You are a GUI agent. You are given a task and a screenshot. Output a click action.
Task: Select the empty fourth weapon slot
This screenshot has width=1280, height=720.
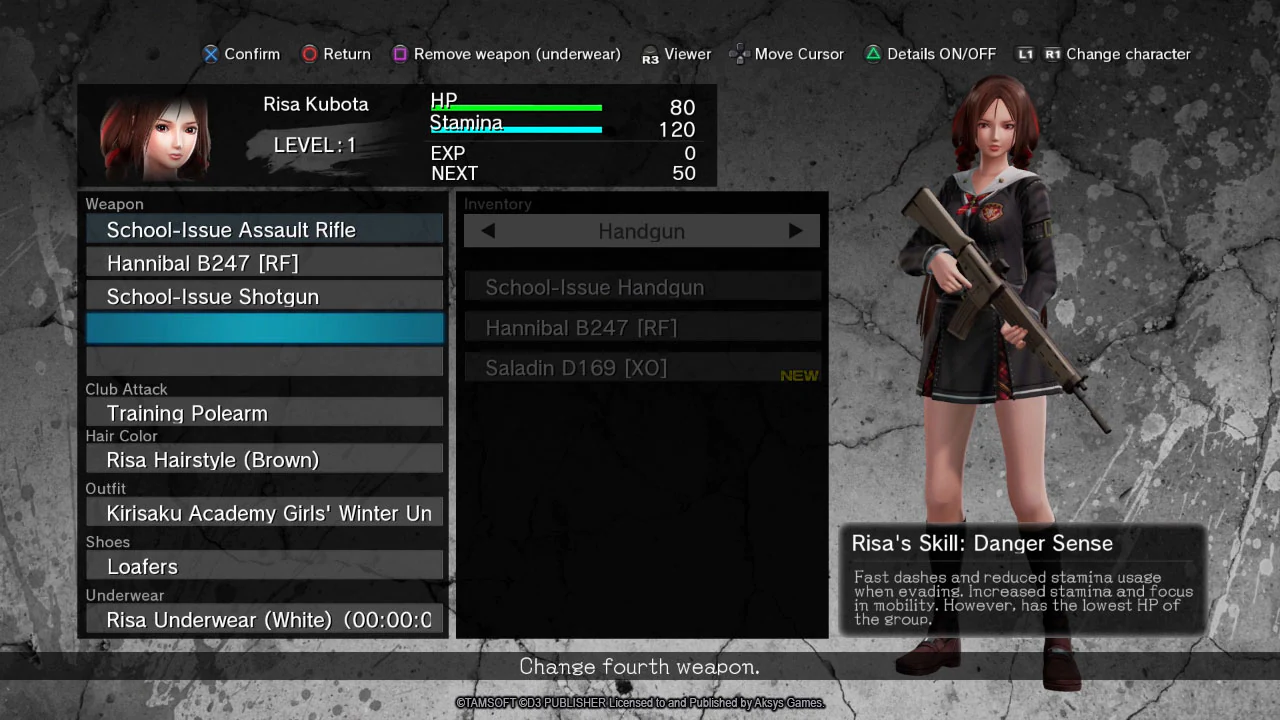[x=264, y=328]
